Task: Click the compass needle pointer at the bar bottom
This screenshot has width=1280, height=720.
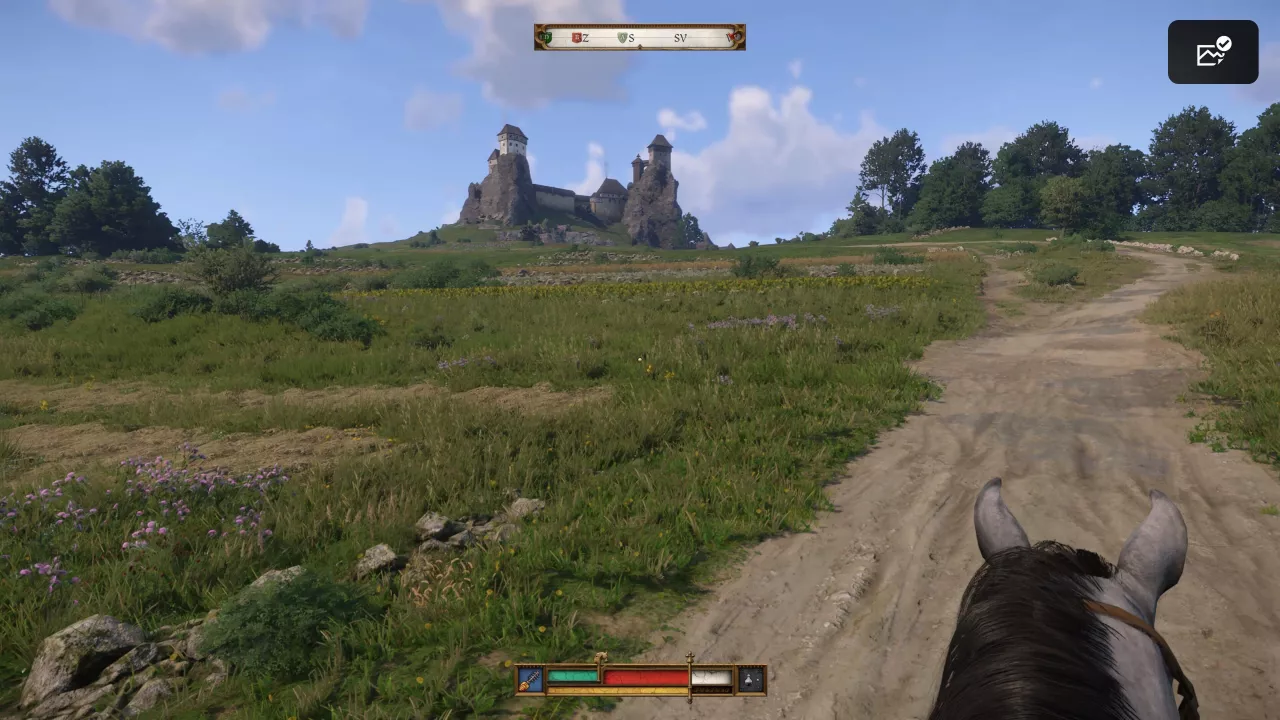Action: [x=640, y=46]
